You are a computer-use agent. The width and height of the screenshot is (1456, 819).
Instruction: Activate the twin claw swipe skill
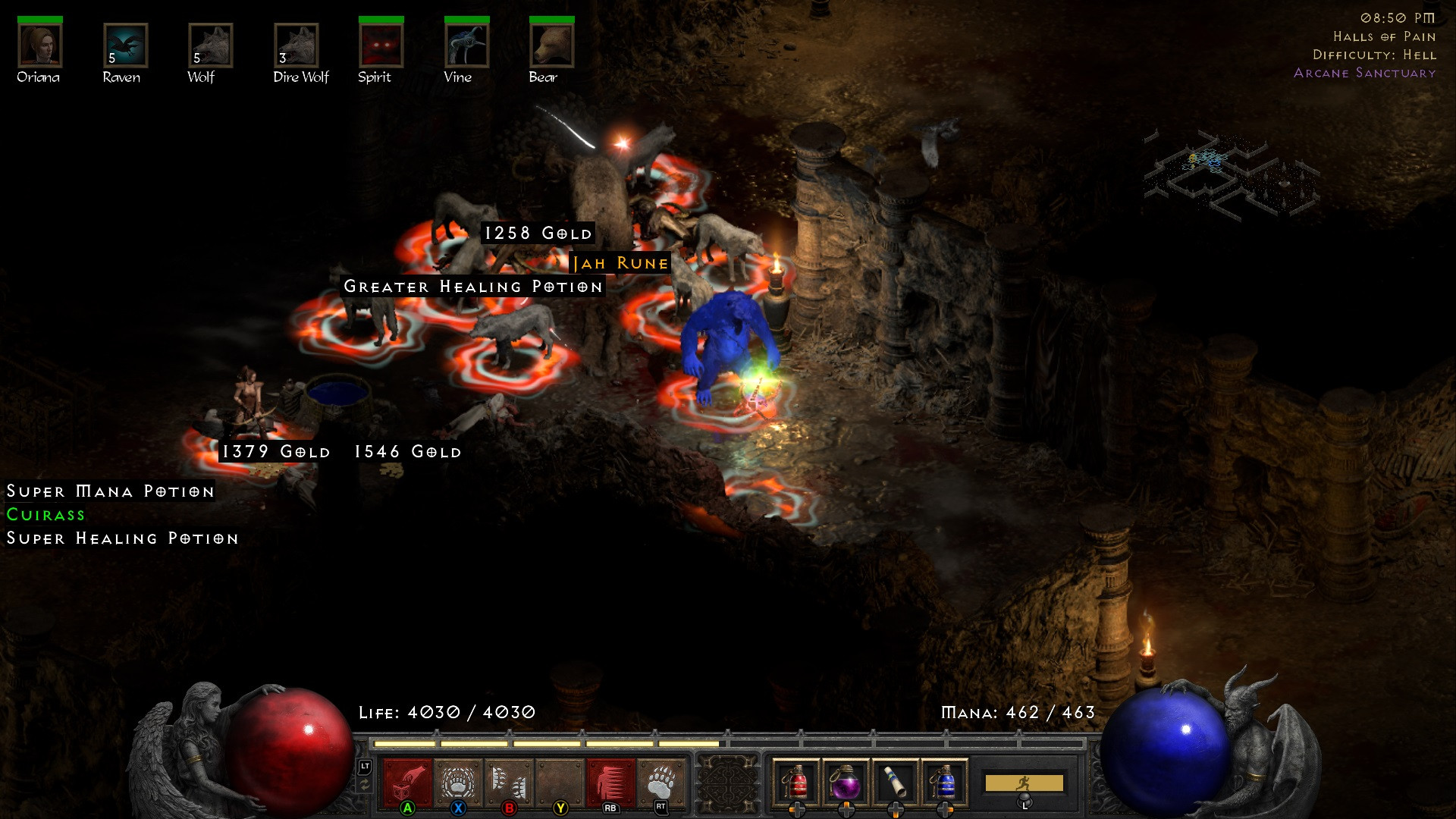[x=509, y=783]
